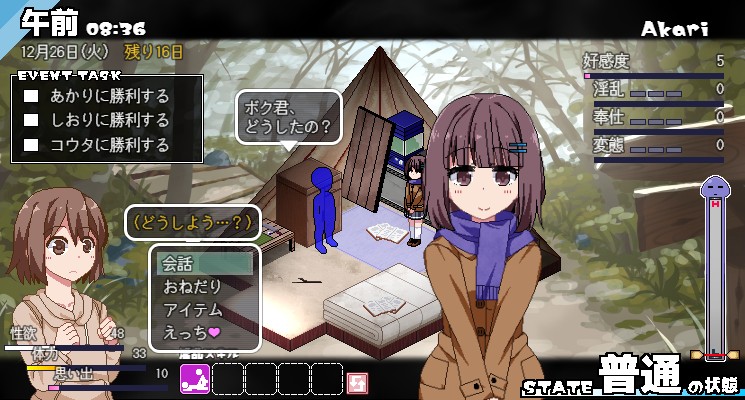The width and height of the screenshot is (745, 400).
Task: Toggle the しおりに勝利する task checkbox
Action: (x=31, y=121)
